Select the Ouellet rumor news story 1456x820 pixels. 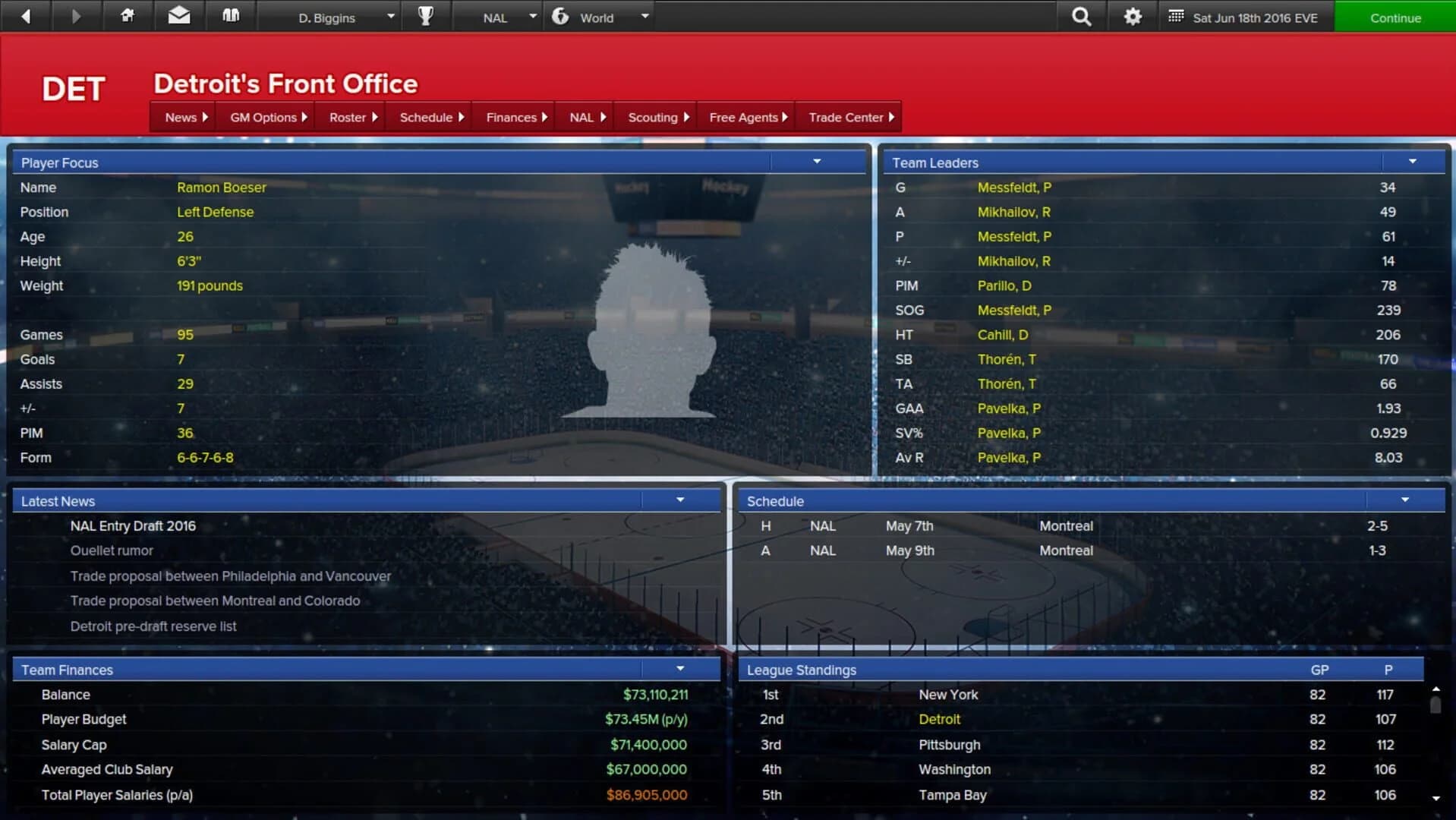click(112, 550)
